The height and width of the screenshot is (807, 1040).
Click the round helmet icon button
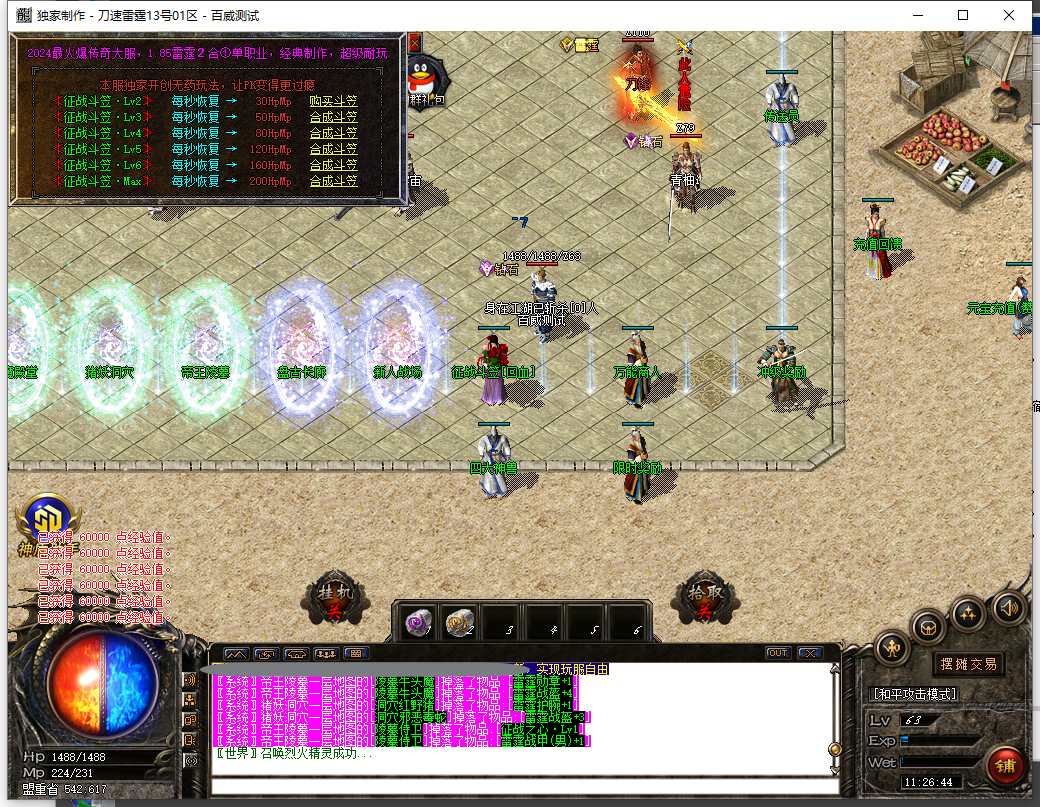tap(930, 627)
